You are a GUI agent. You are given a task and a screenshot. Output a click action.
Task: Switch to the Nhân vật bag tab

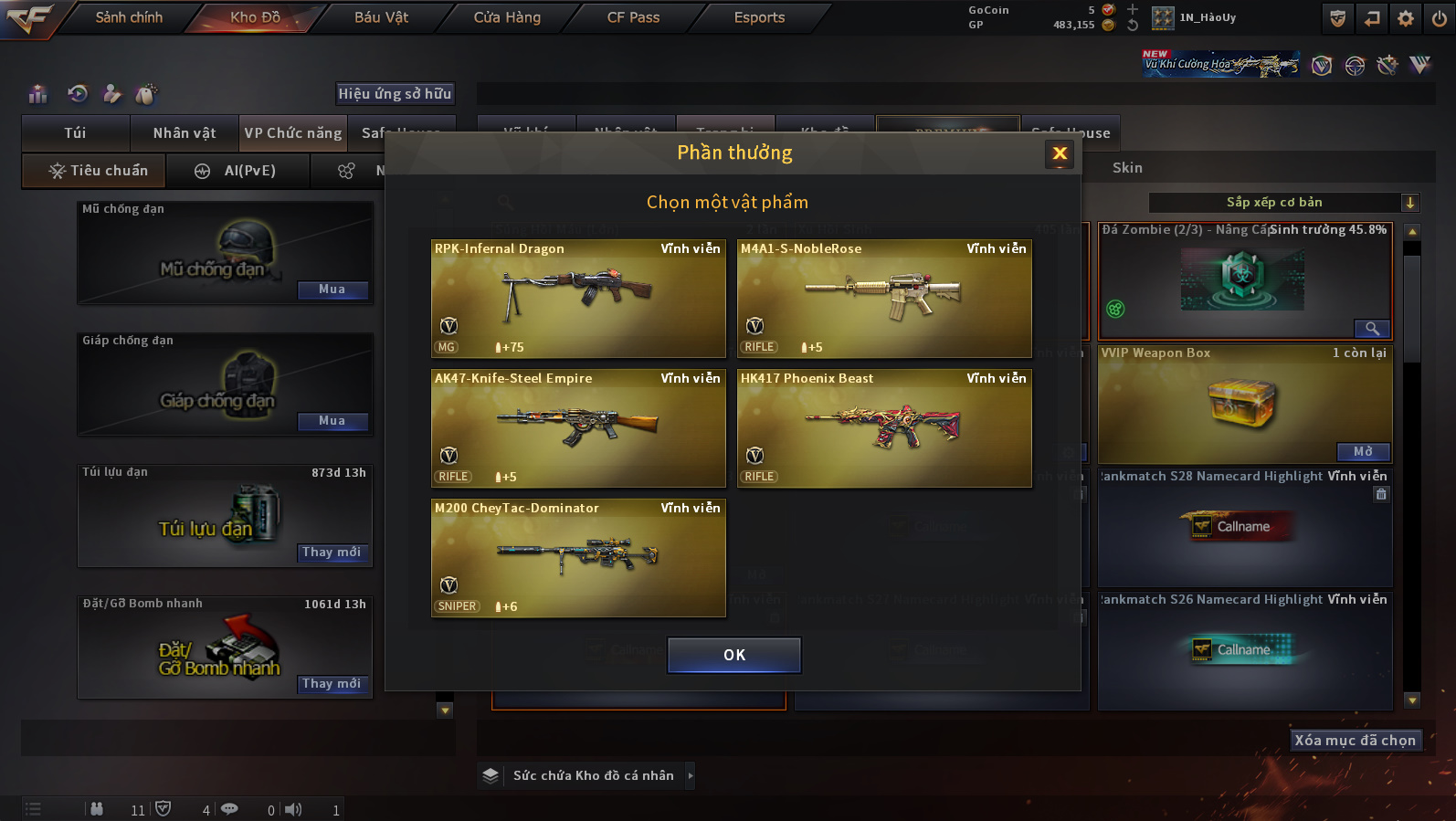coord(185,133)
